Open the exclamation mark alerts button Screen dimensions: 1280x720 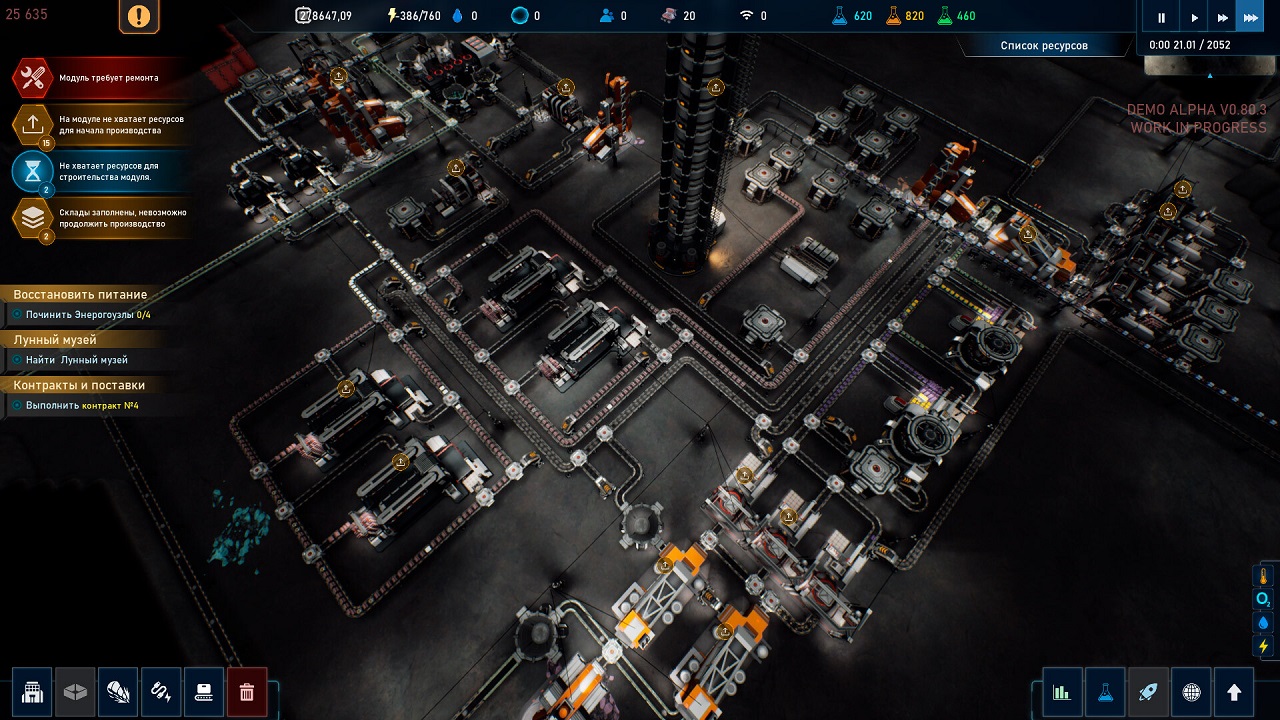139,16
